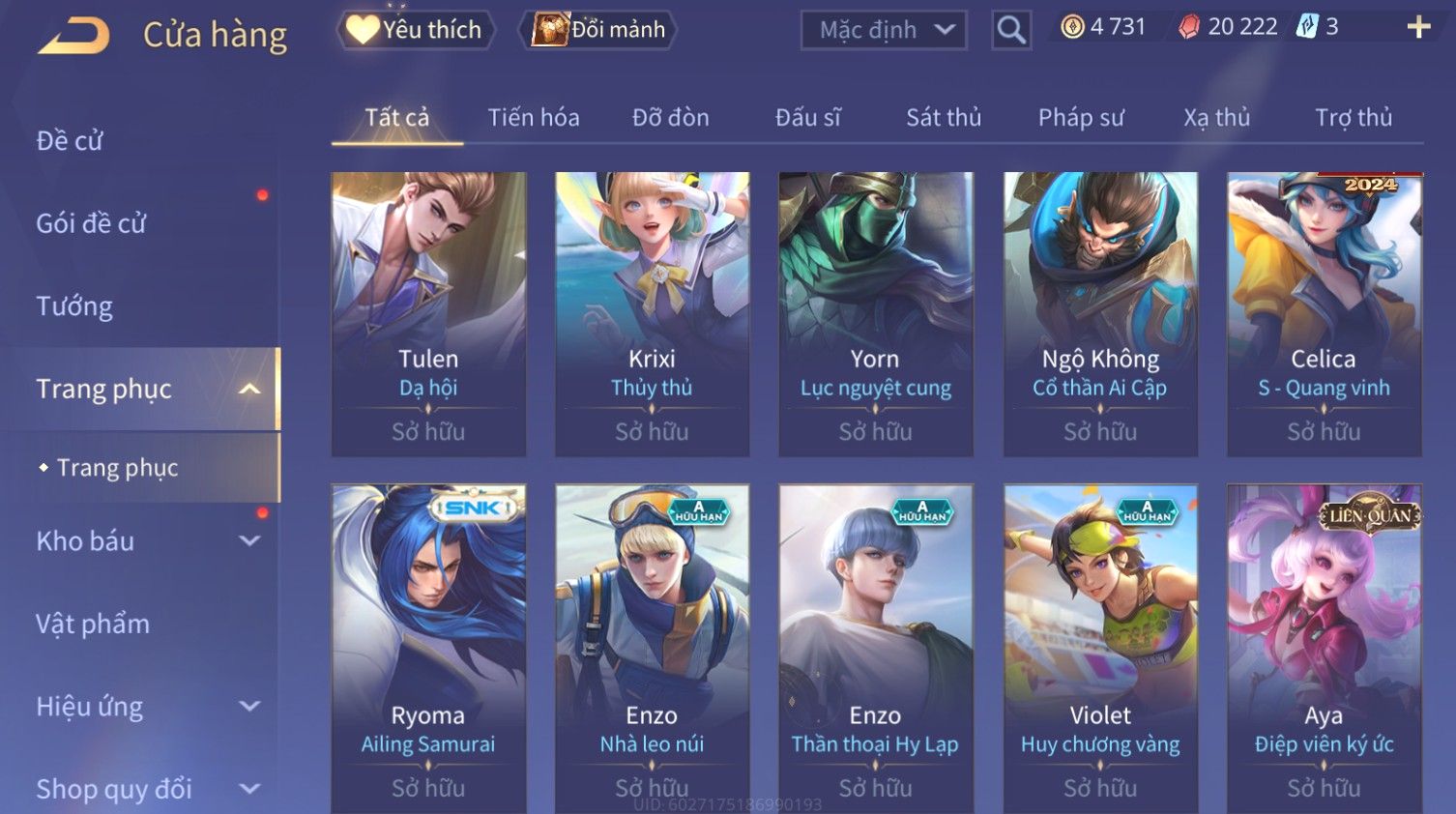Choose the Yorn Lục nguyệt cung skin

point(875,313)
